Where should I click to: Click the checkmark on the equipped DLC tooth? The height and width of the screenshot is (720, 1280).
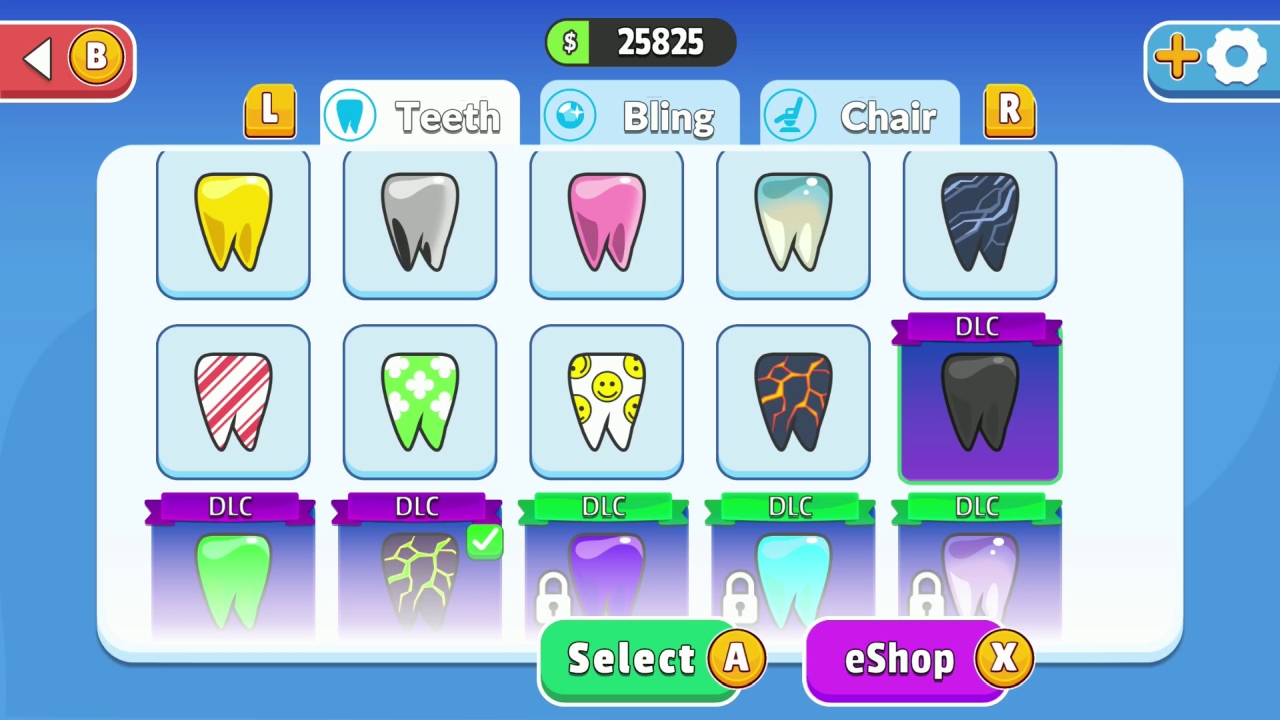pyautogui.click(x=484, y=541)
